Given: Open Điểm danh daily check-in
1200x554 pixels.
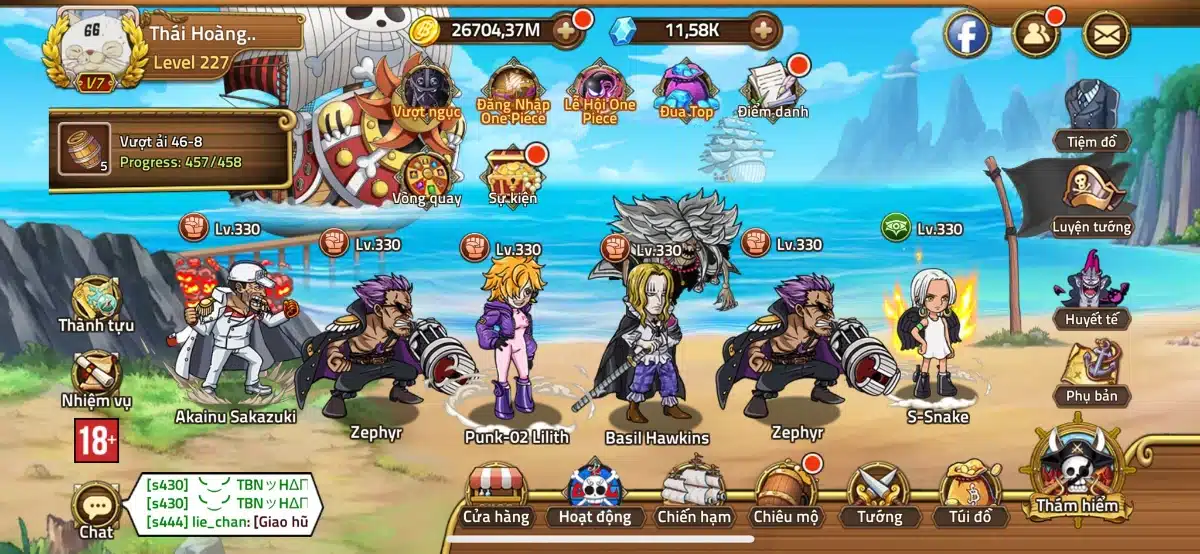Looking at the screenshot, I should click(772, 84).
